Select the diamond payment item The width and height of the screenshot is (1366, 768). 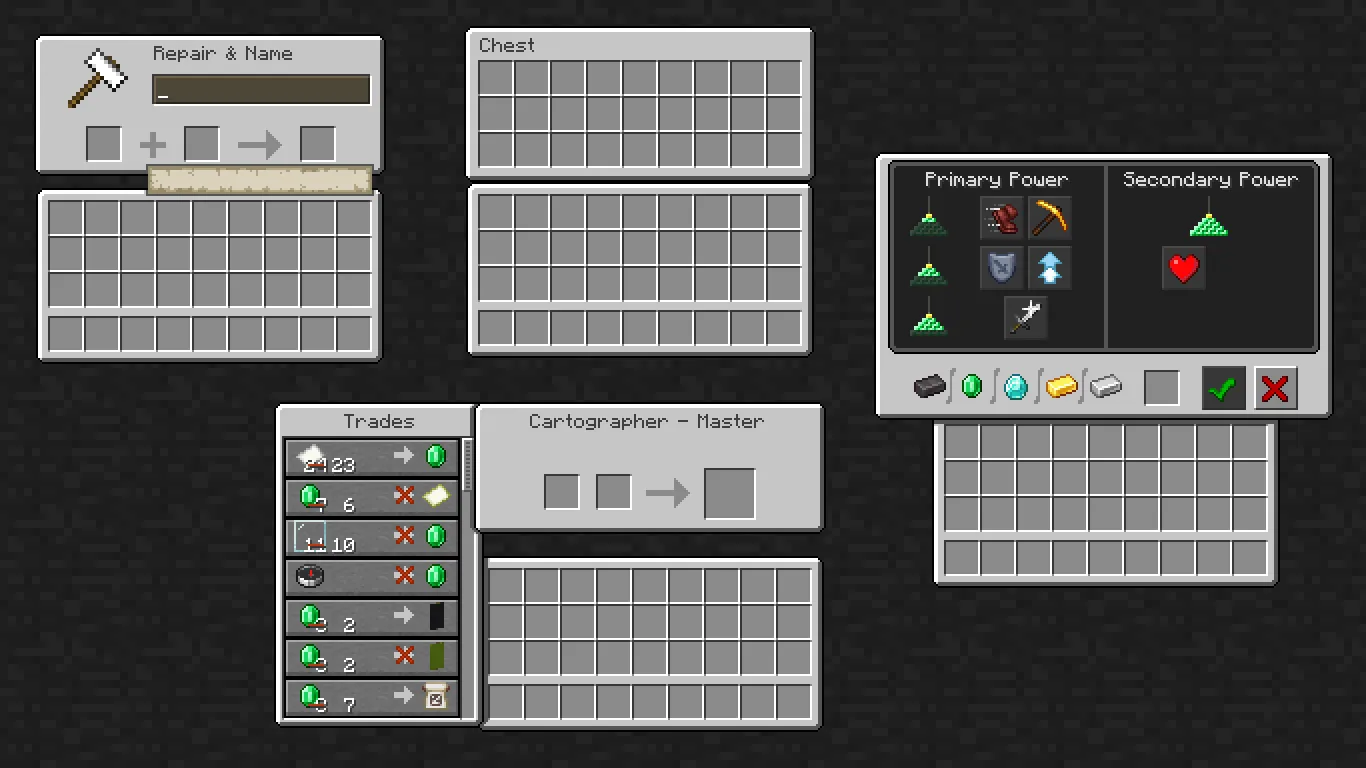coord(1016,386)
